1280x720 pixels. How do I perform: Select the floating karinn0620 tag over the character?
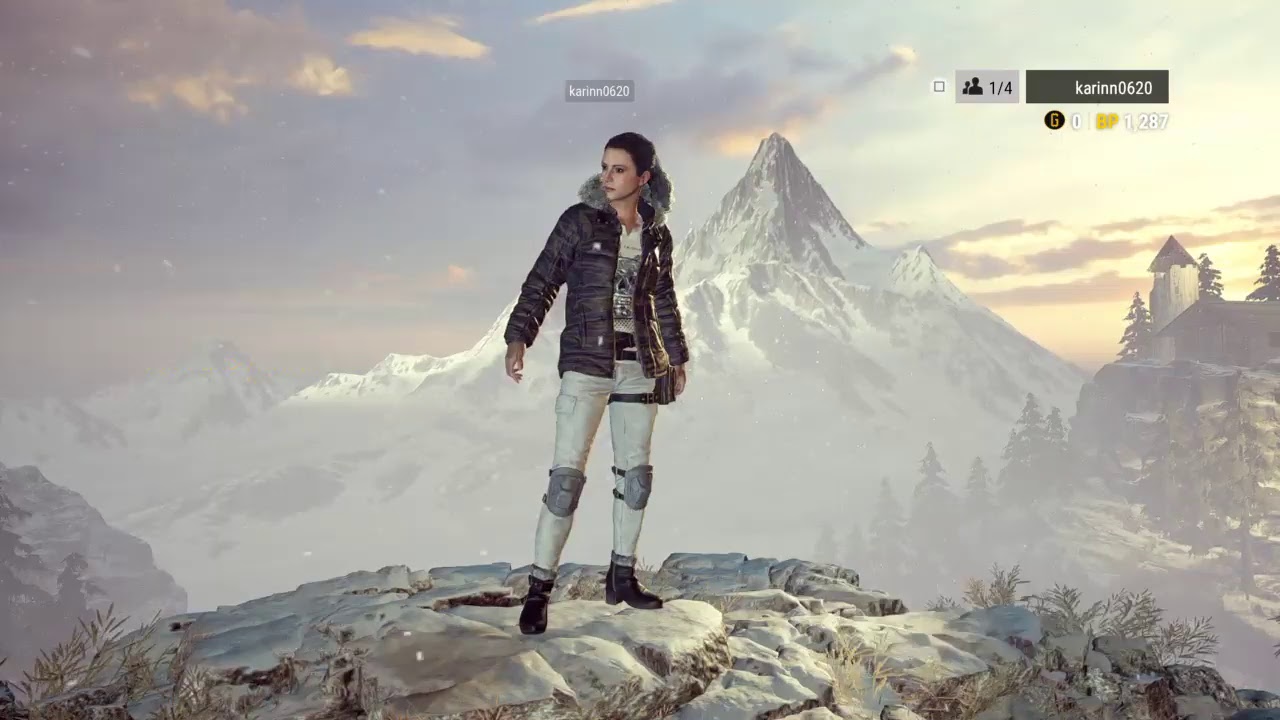pos(598,91)
